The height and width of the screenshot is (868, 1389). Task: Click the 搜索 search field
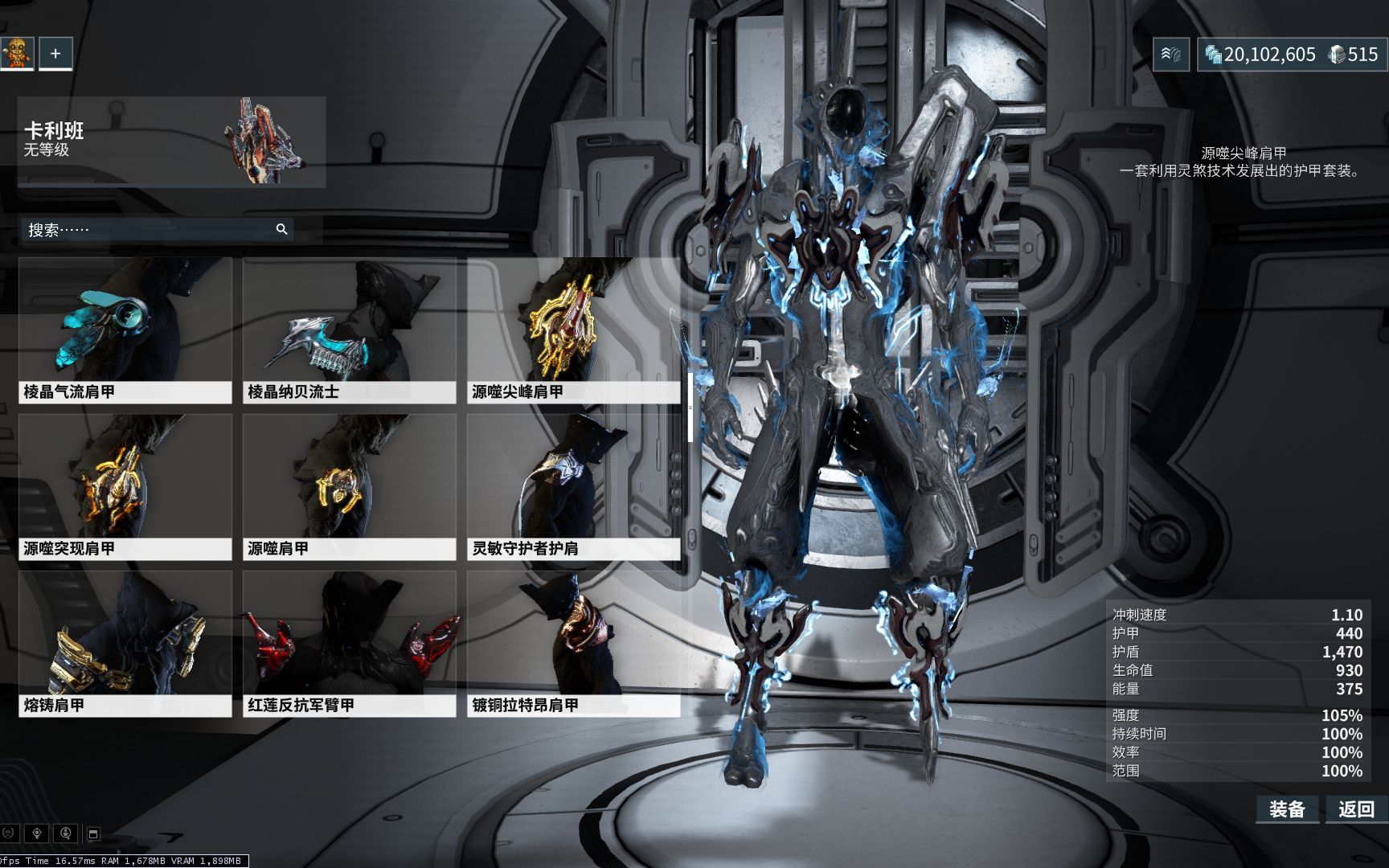coord(149,230)
